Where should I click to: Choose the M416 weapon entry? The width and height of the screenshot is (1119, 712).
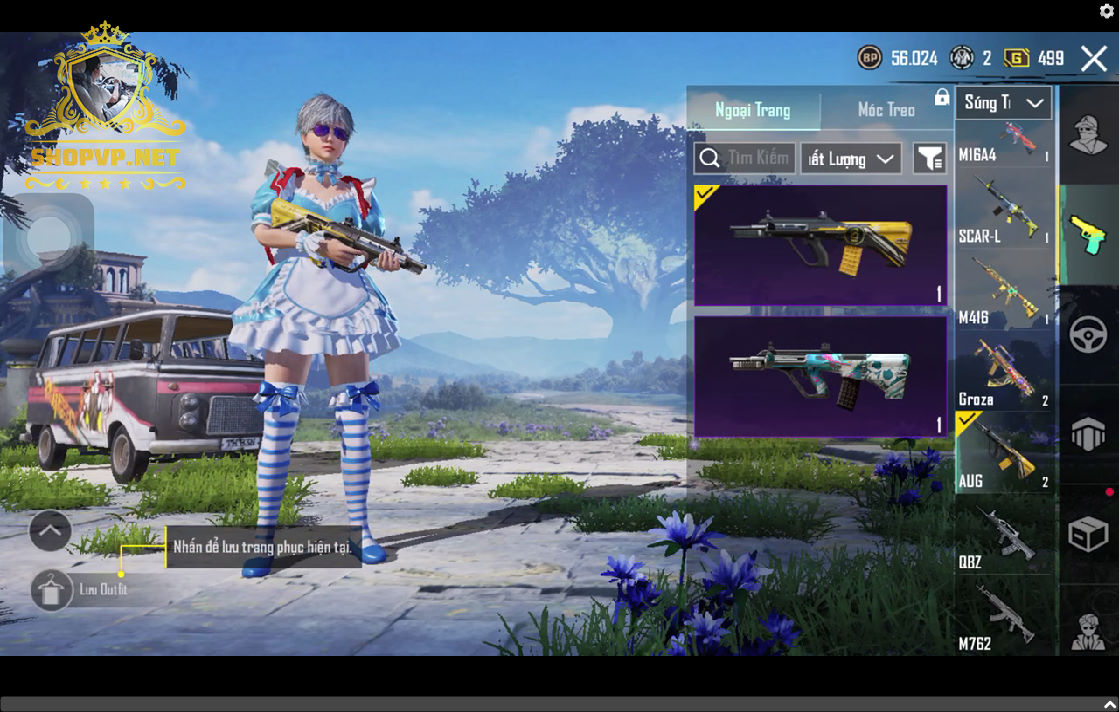click(1004, 292)
